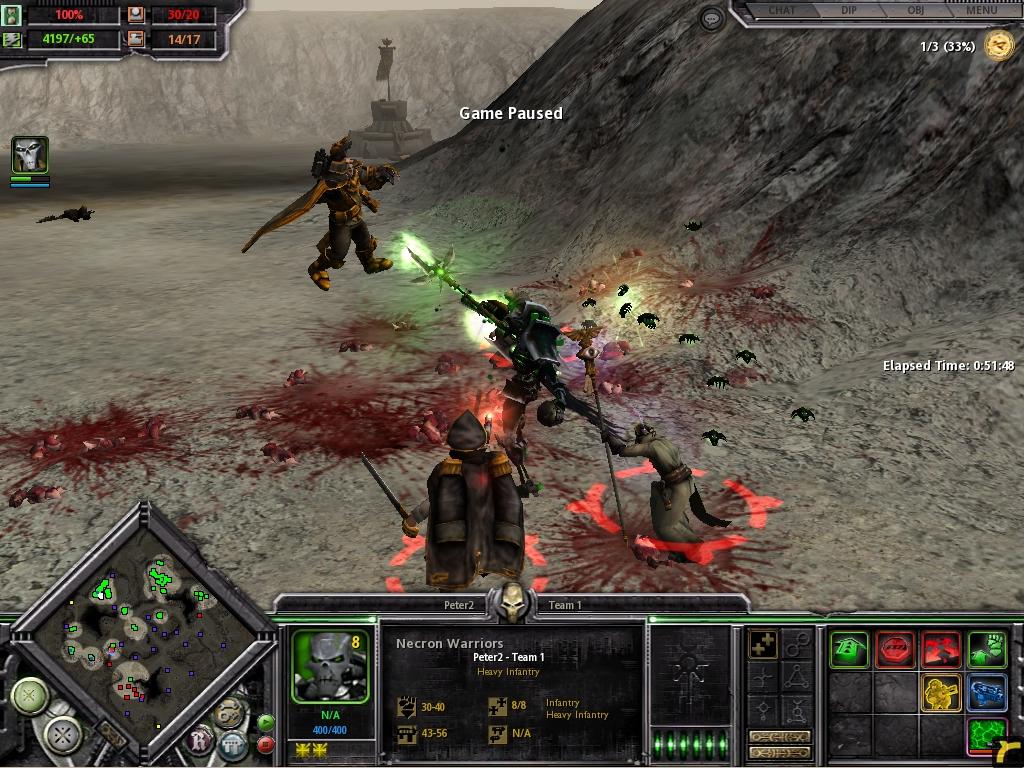The height and width of the screenshot is (768, 1024).
Task: Click the small red stop button
Action: [x=265, y=745]
